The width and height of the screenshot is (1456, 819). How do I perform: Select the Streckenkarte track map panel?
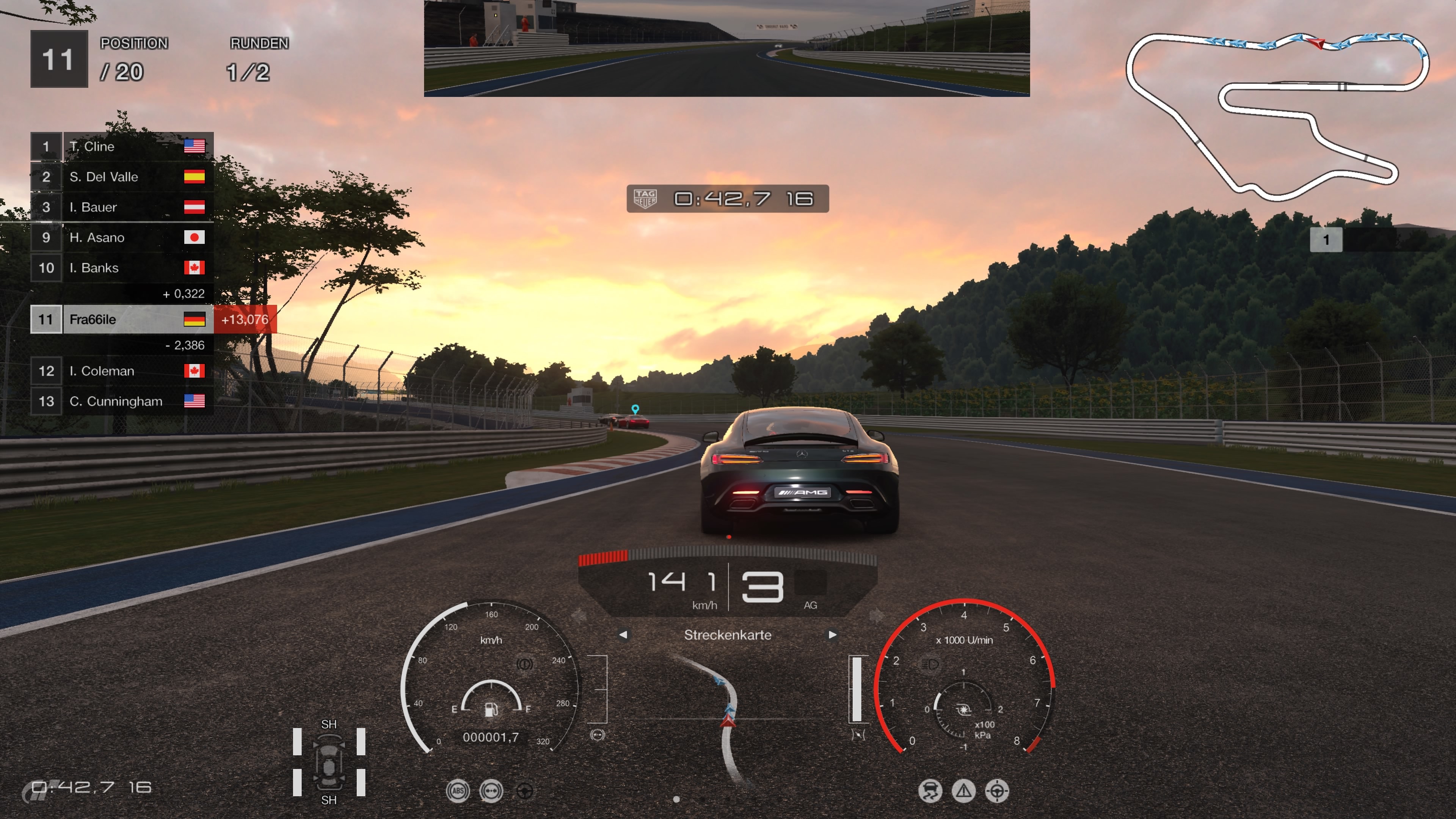coord(728,718)
